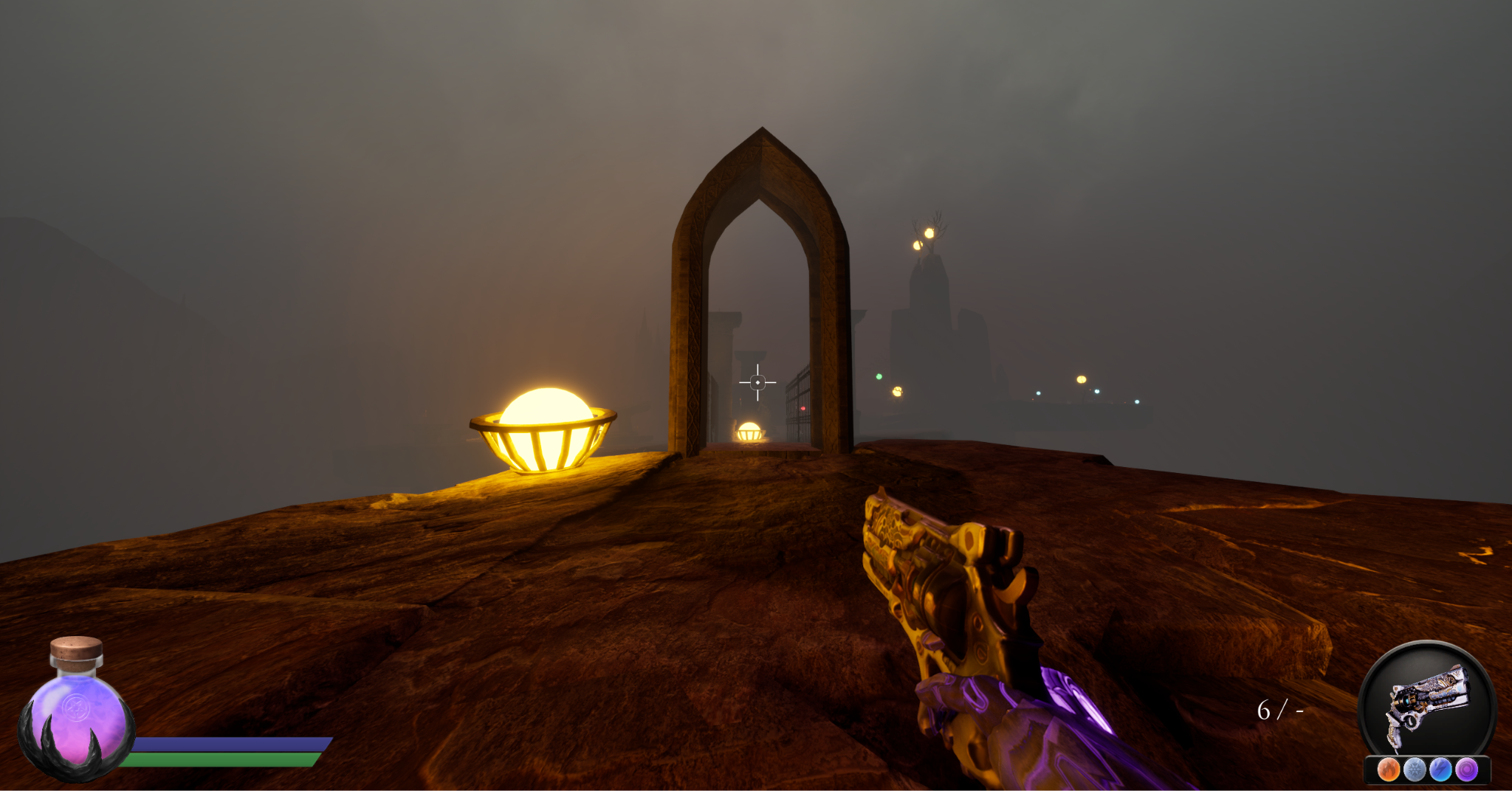1512x791 pixels.
Task: Select the revolver weapon icon
Action: 1426,704
